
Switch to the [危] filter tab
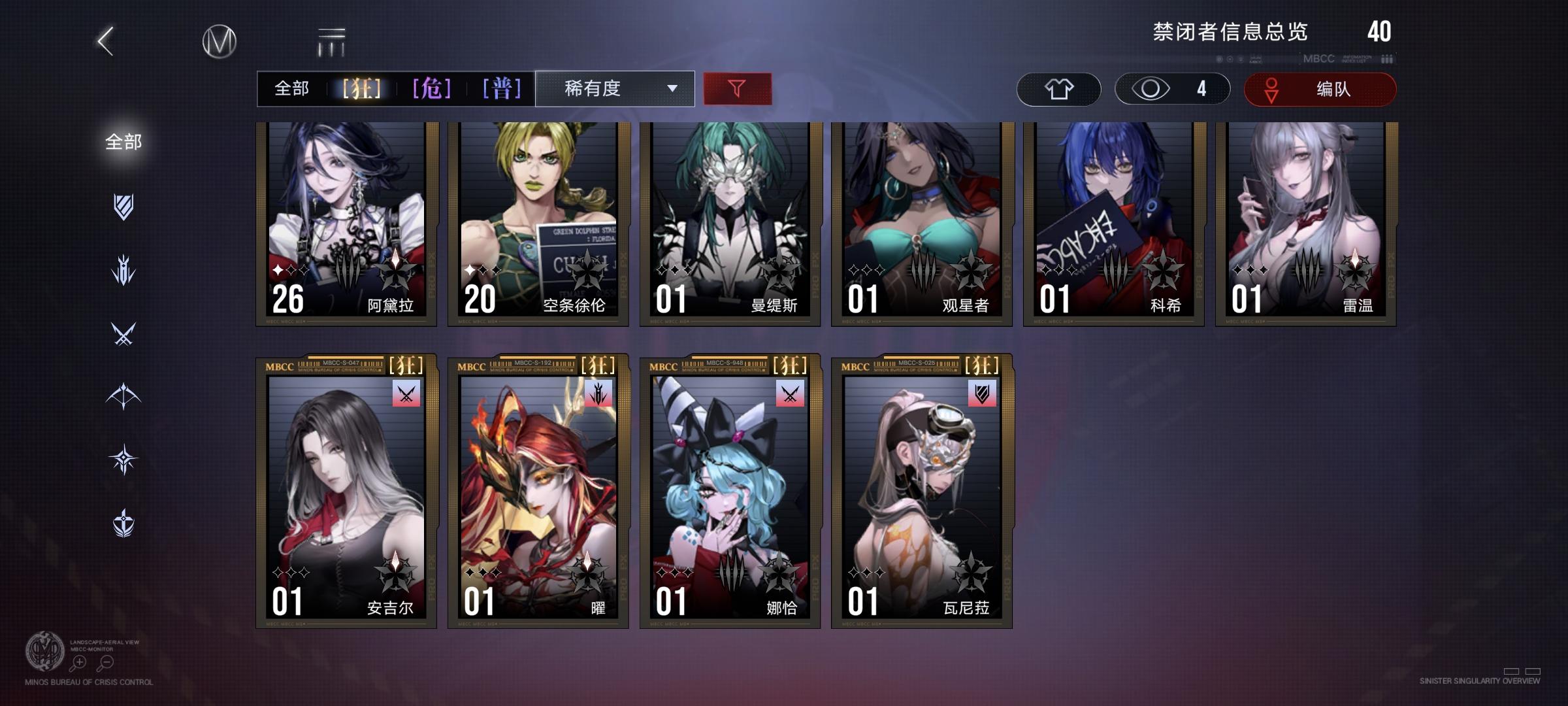point(431,87)
